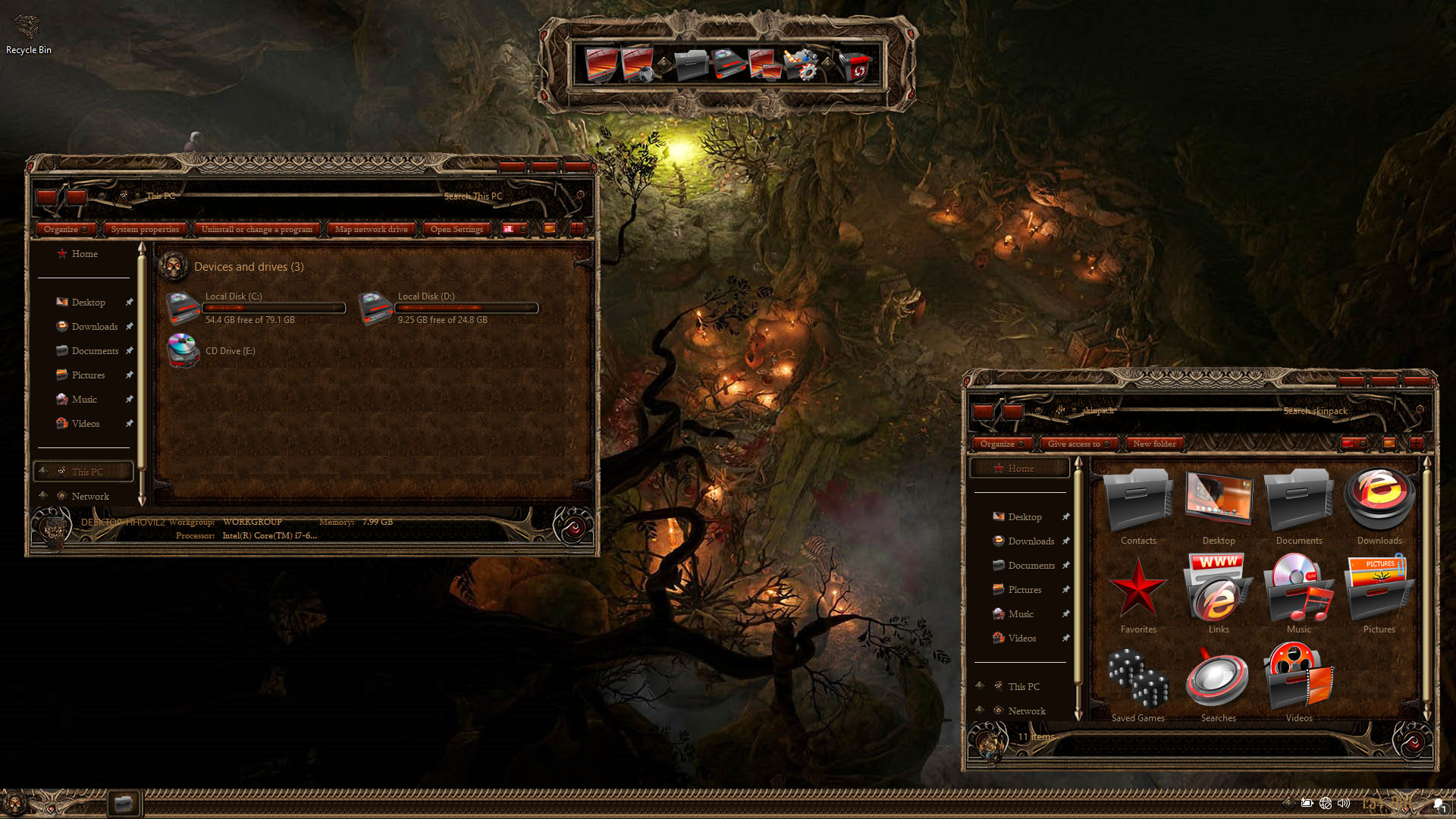The image size is (1456, 819).
Task: Open the Links folder icon
Action: (1218, 593)
